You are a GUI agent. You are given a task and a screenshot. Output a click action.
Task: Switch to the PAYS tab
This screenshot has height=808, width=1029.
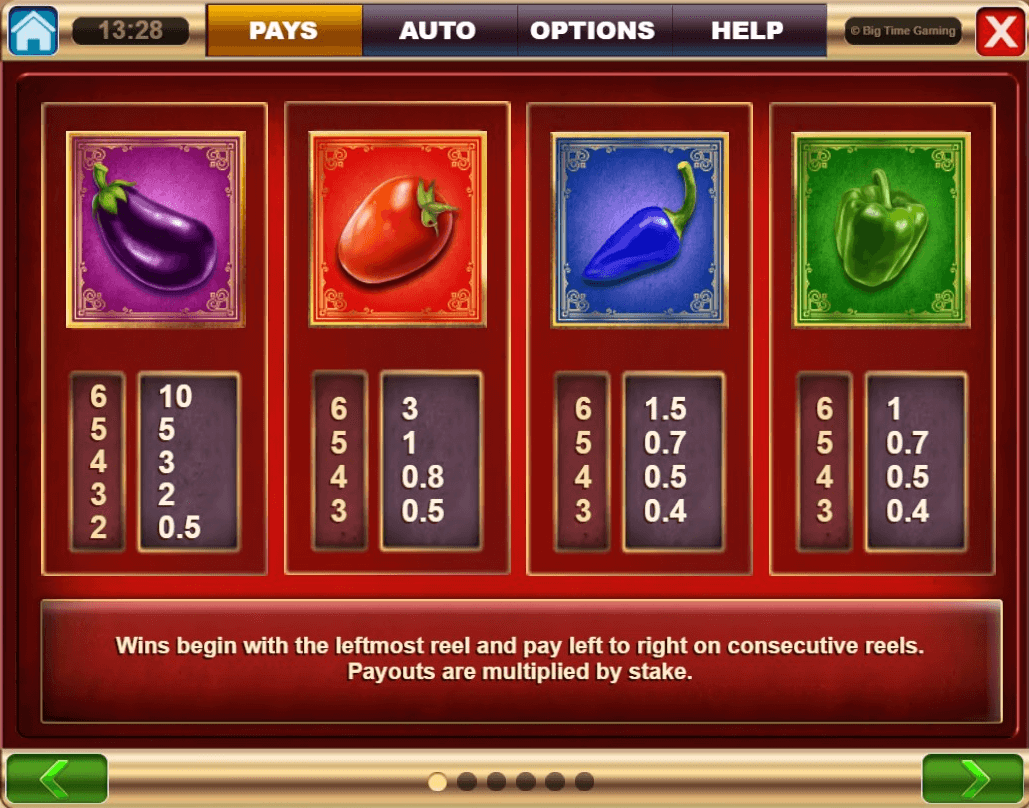[x=284, y=31]
